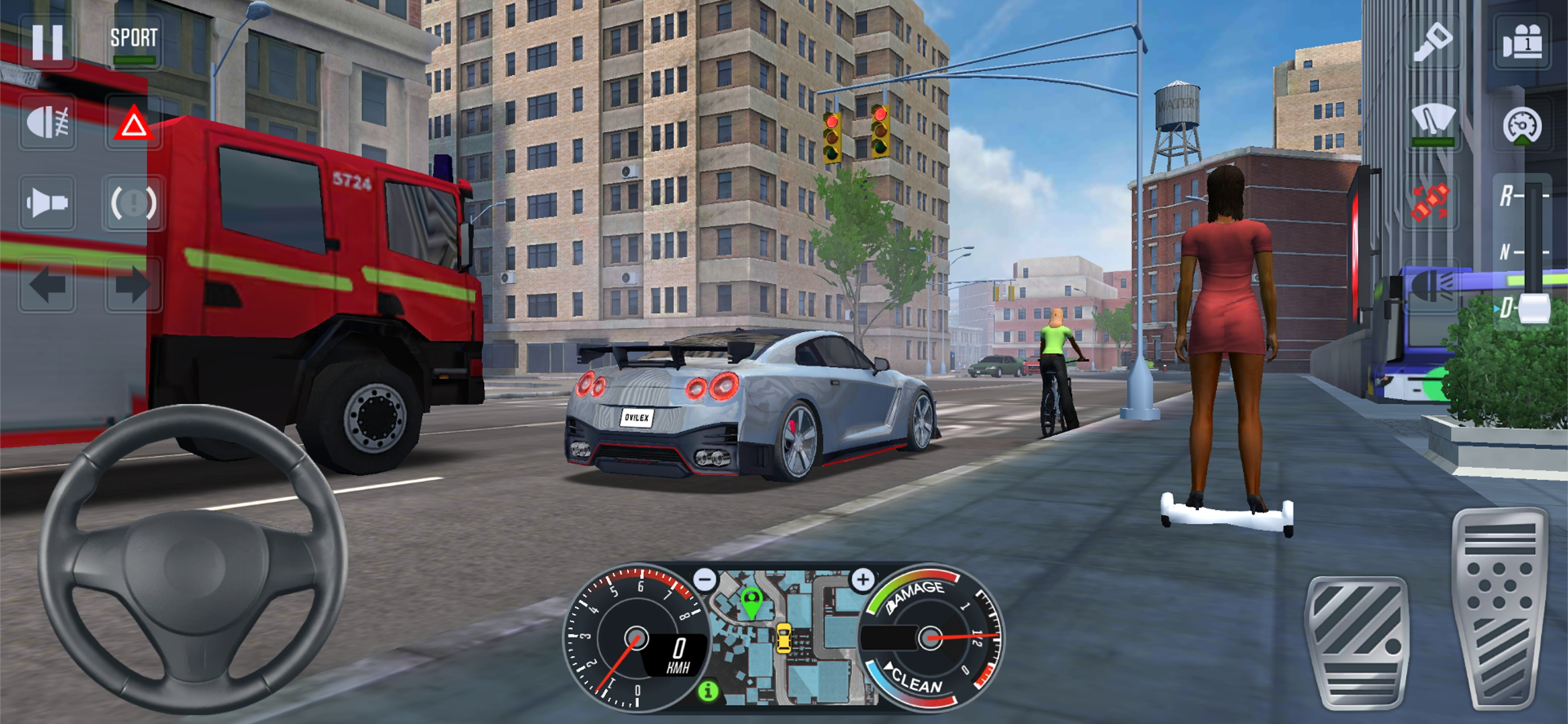This screenshot has height=724, width=1568.
Task: Turn on the fog lights
Action: 47,122
